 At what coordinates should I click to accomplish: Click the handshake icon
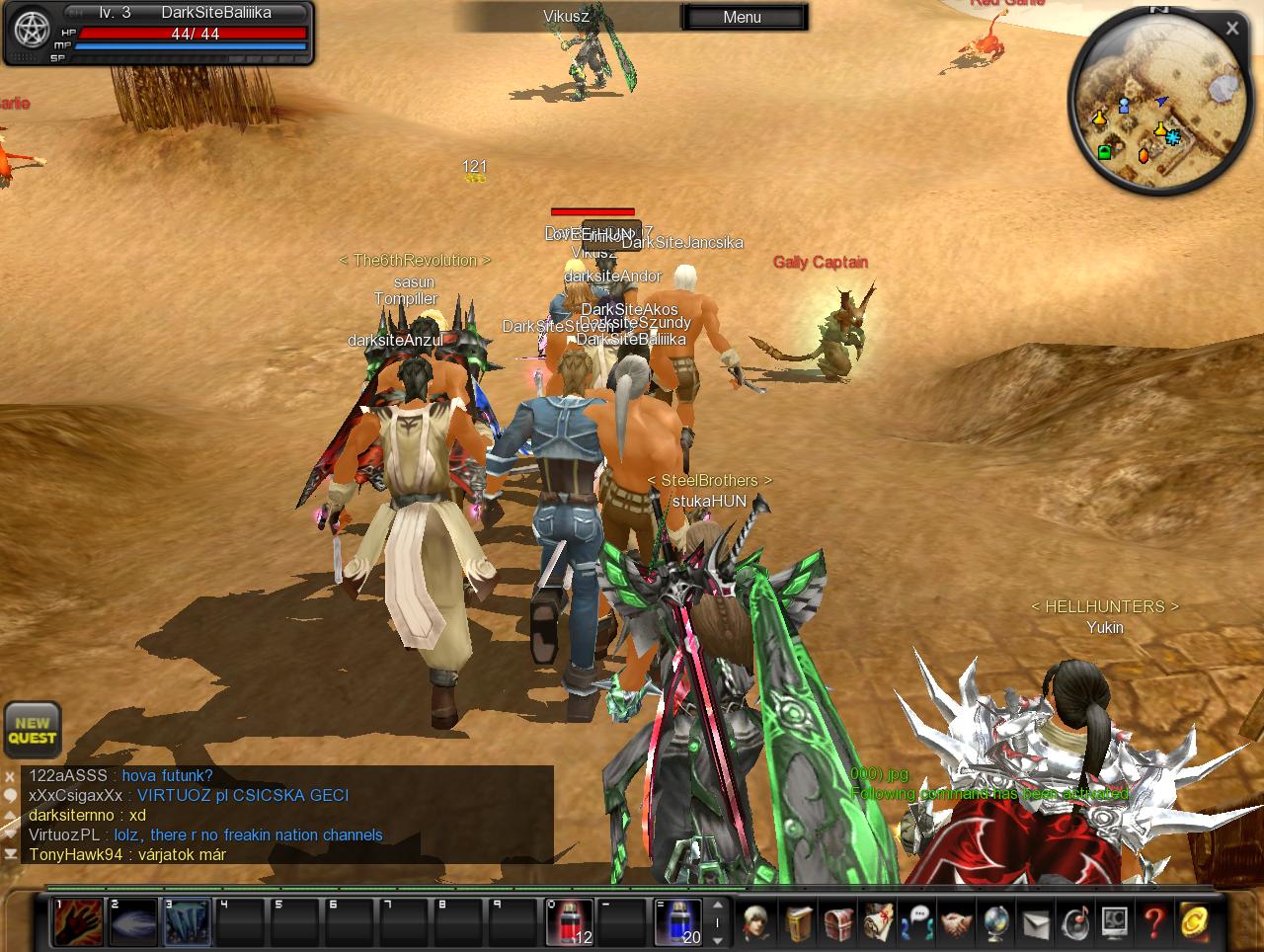coord(956,922)
